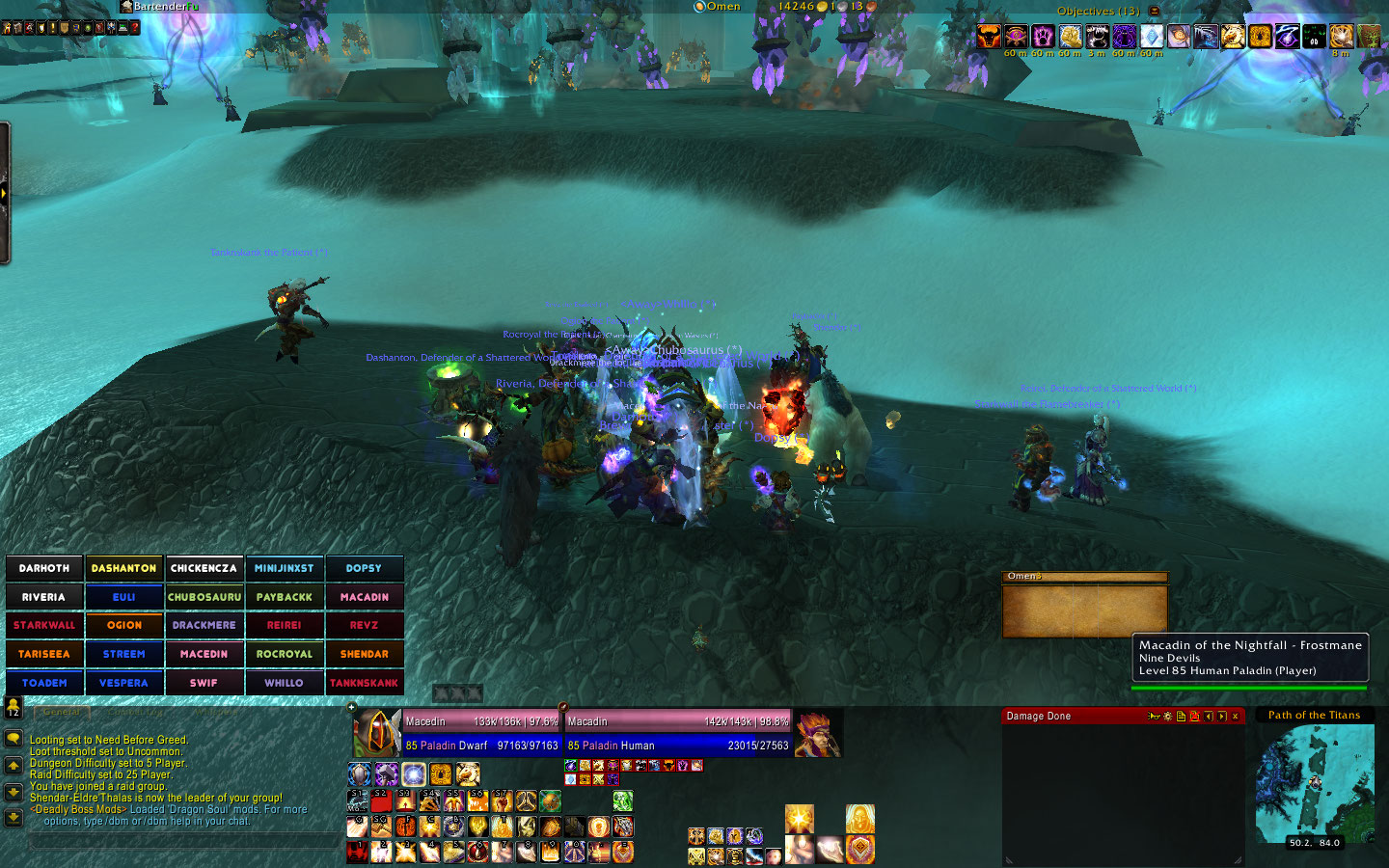Click the Macedin player unit frame
Viewport: 1389px width, 868px height.
pyautogui.click(x=480, y=733)
